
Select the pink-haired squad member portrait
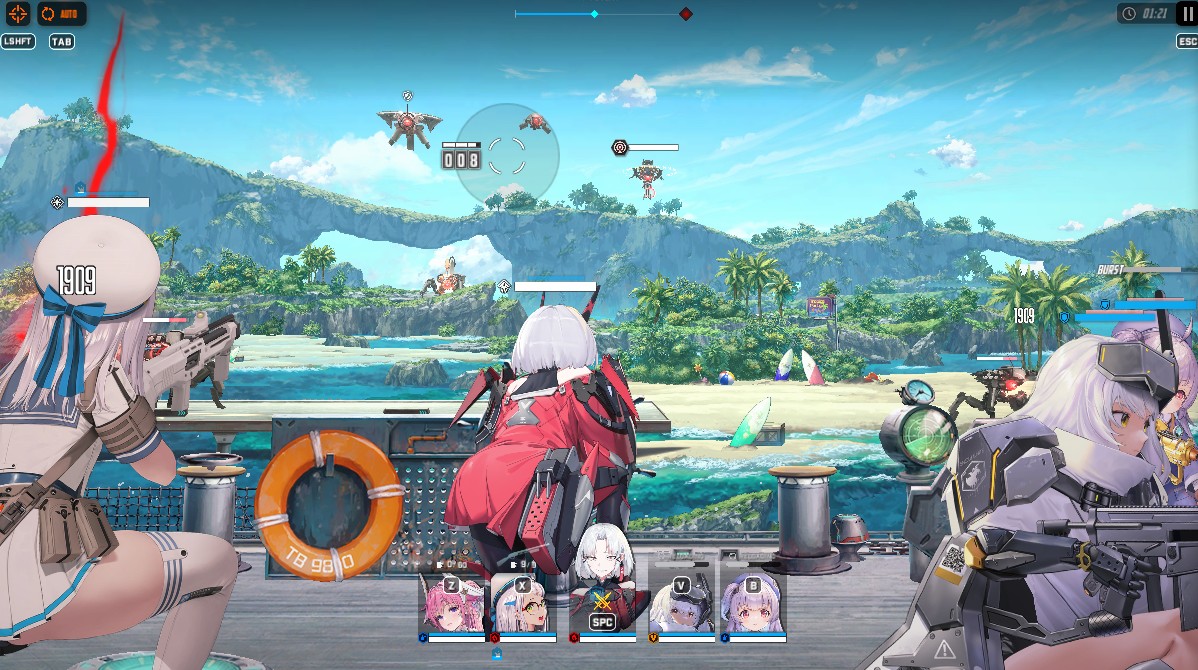(451, 606)
